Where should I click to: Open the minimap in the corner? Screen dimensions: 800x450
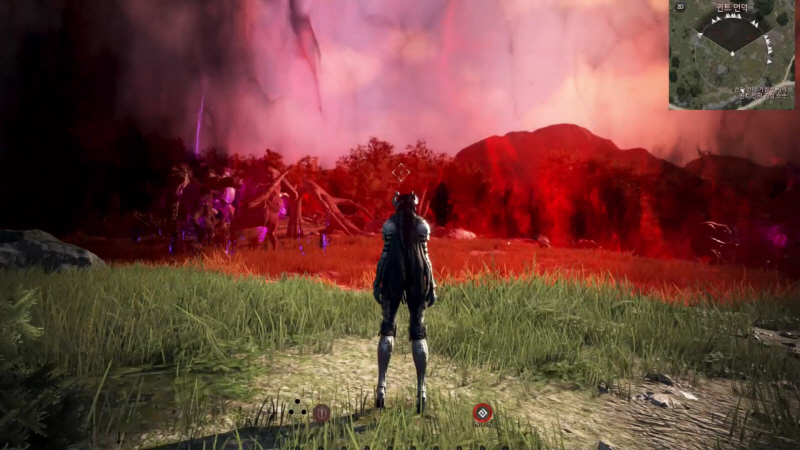coord(733,55)
